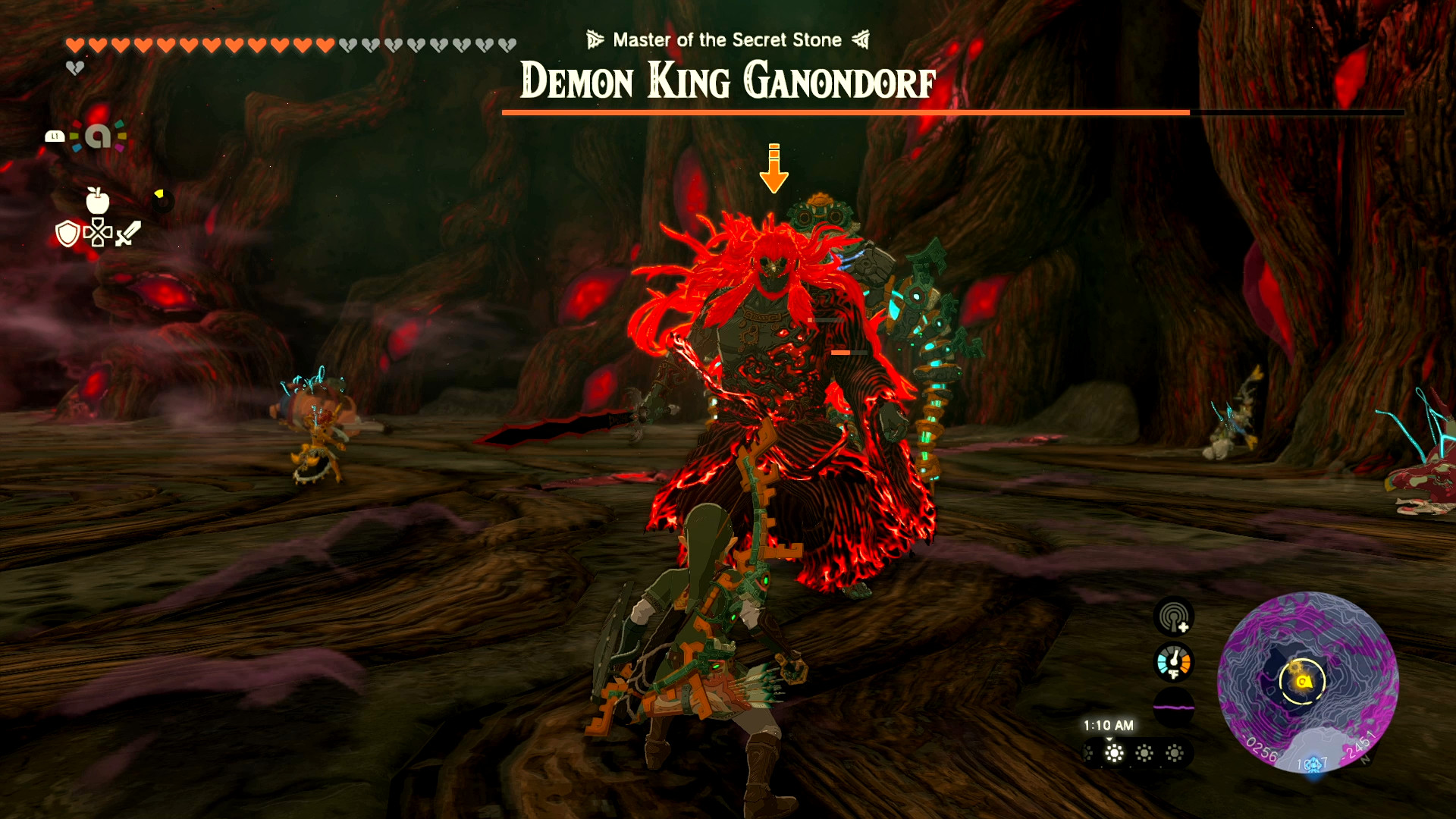
Task: Toggle the highlighted sunny weather segment
Action: 1113,752
